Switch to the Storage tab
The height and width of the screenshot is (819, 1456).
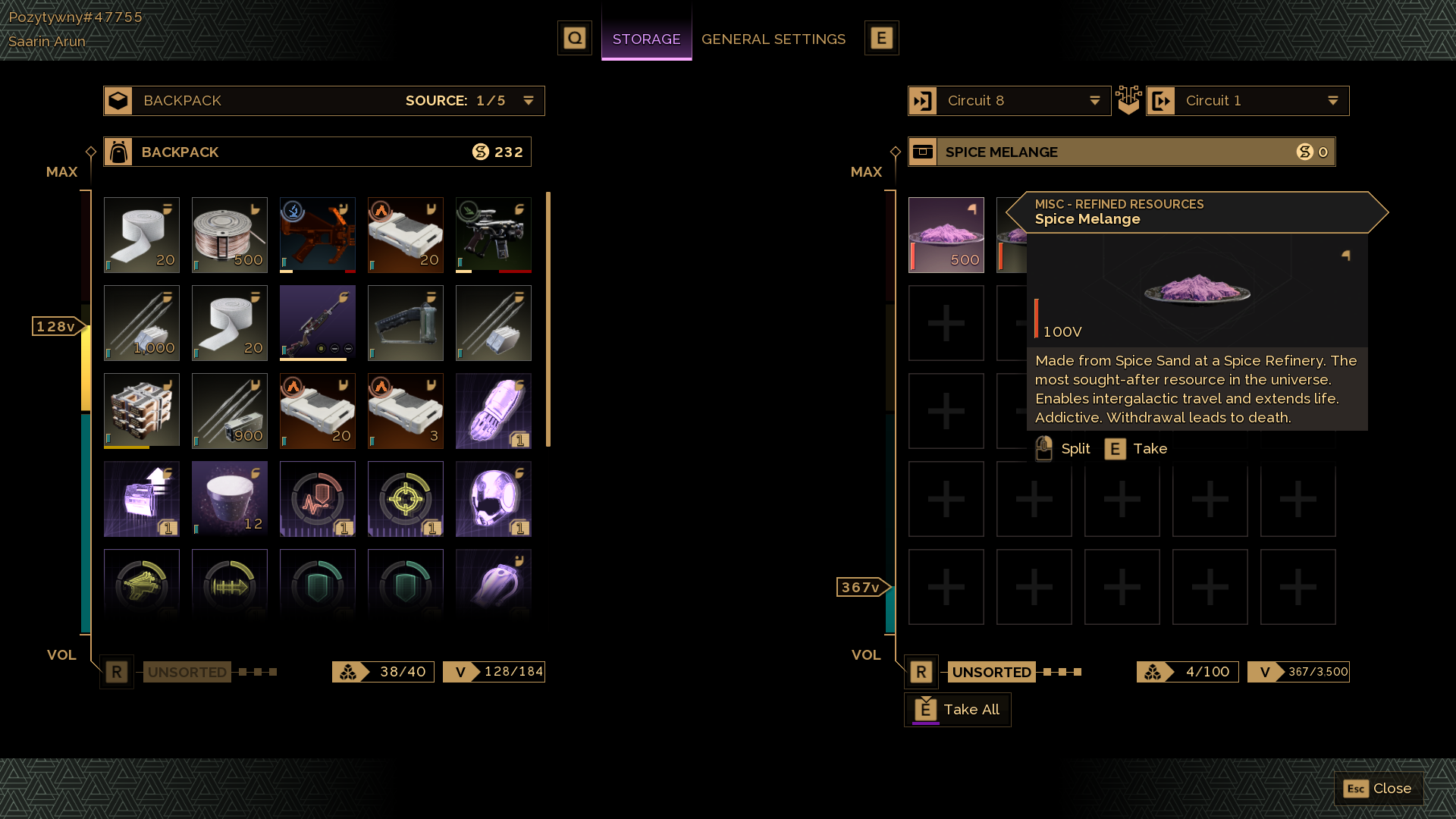(646, 39)
